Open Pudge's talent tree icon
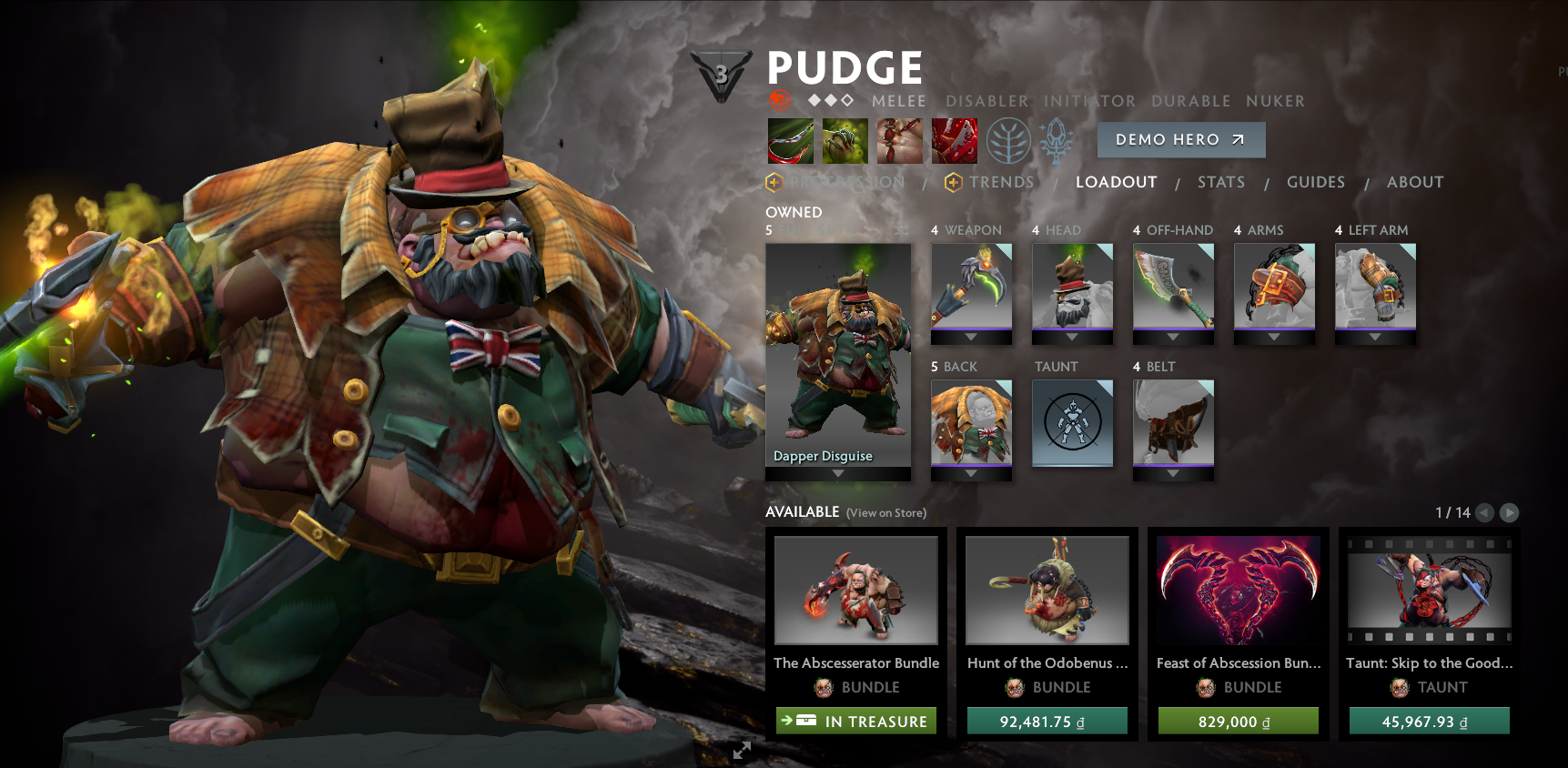The width and height of the screenshot is (1568, 768). click(1009, 138)
